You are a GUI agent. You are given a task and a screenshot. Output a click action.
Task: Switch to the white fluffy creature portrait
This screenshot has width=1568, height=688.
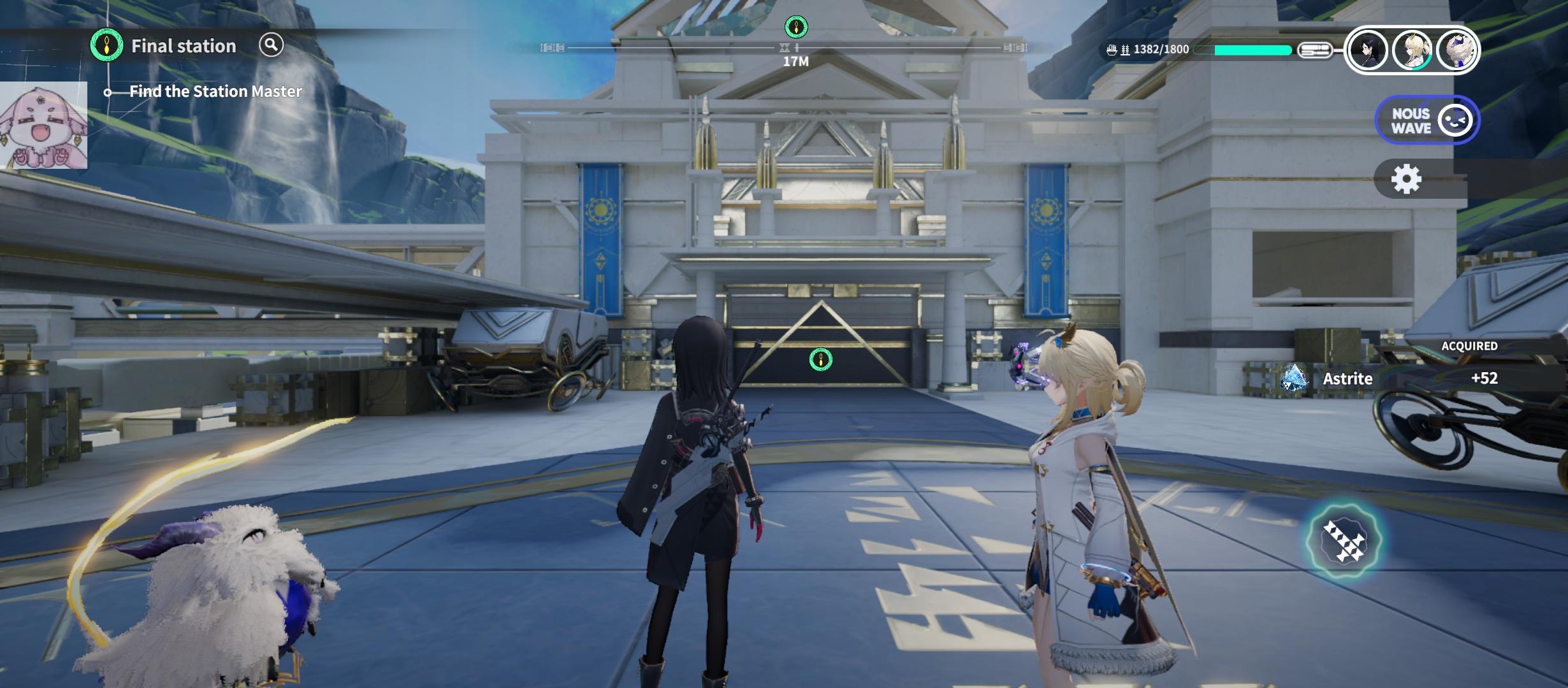tap(1456, 50)
